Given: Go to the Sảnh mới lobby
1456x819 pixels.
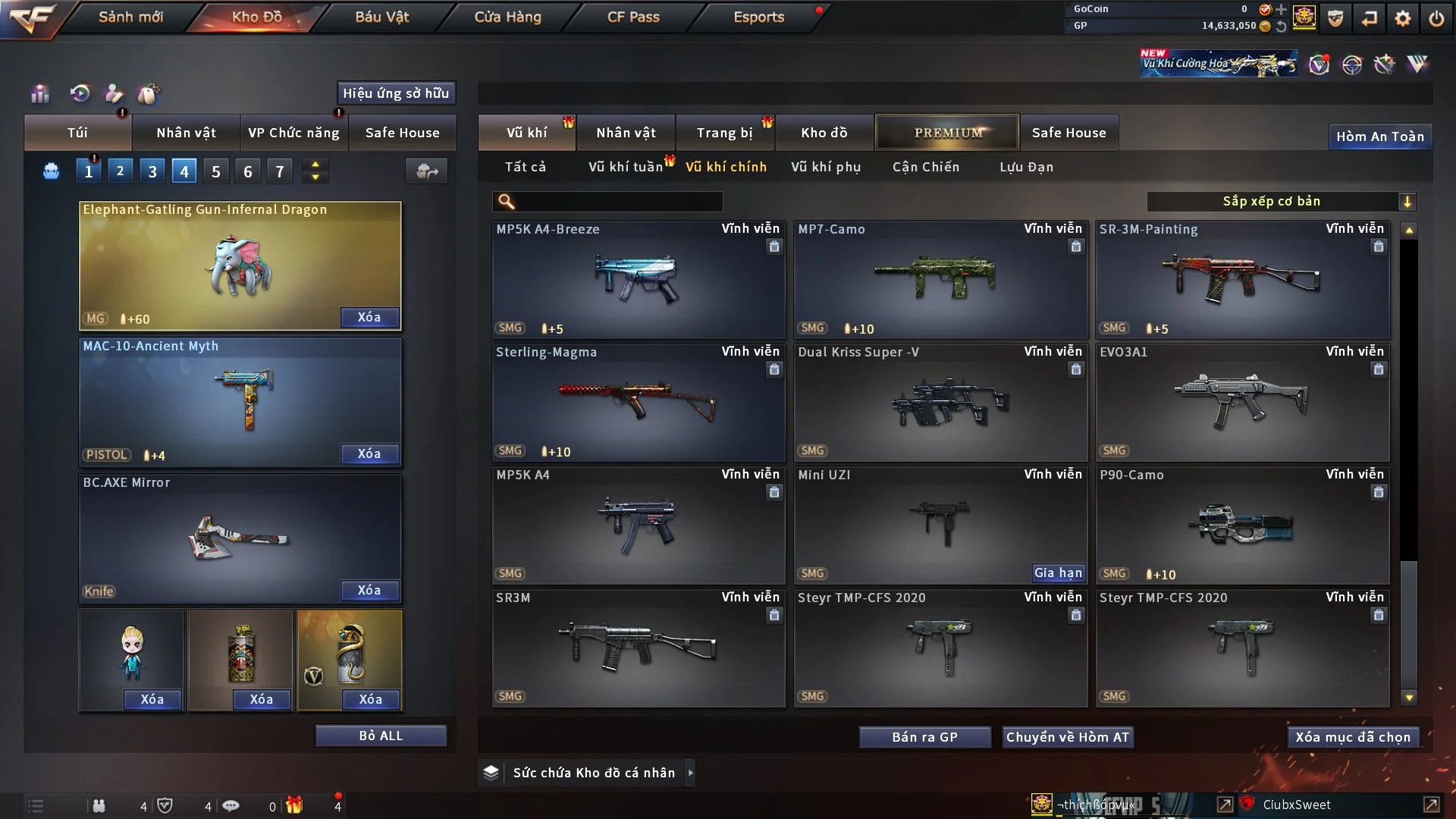Looking at the screenshot, I should click(130, 17).
